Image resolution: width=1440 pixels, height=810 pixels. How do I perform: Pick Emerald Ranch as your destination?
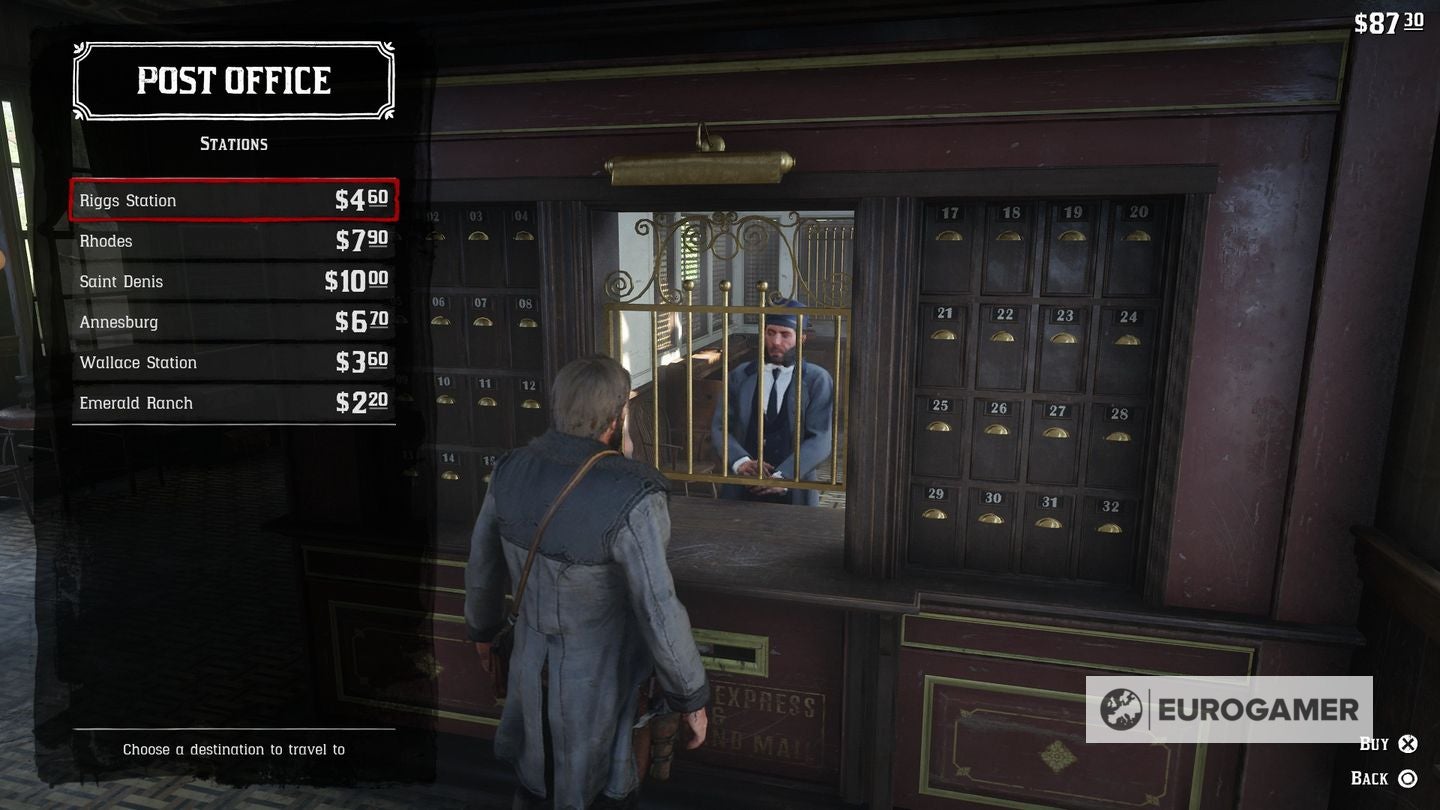point(135,402)
